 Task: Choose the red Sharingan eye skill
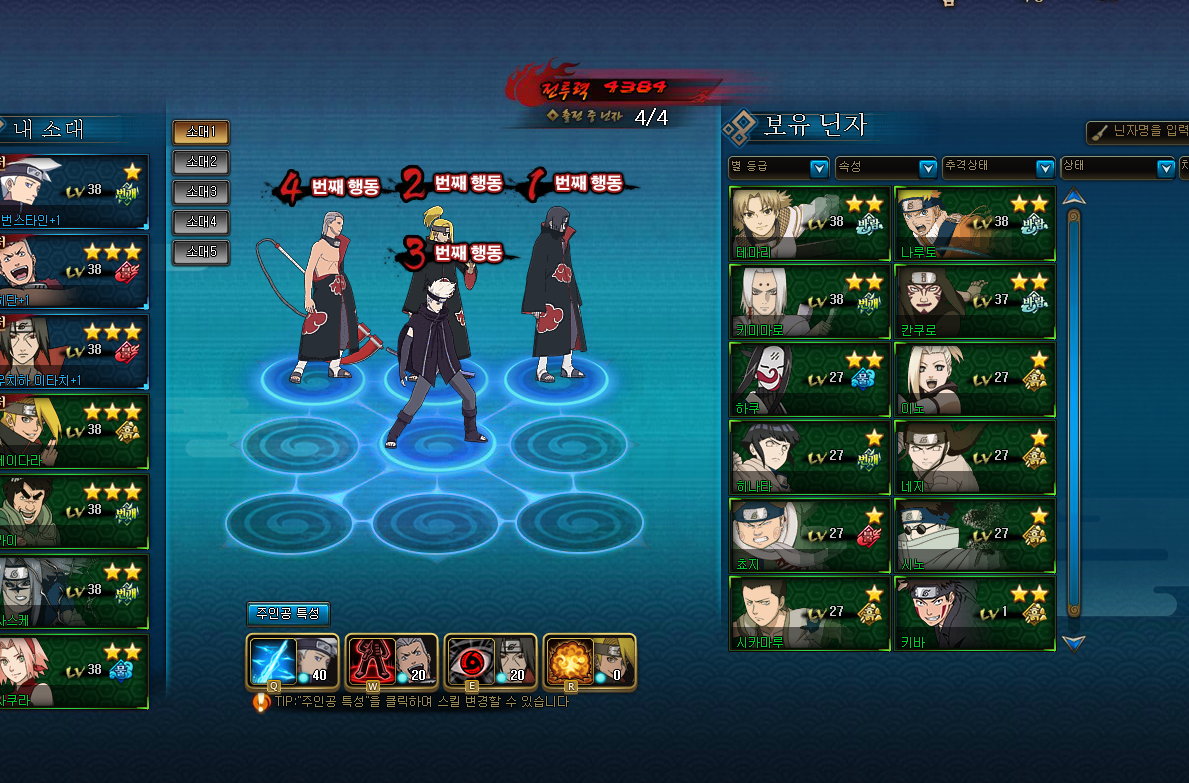[x=469, y=661]
